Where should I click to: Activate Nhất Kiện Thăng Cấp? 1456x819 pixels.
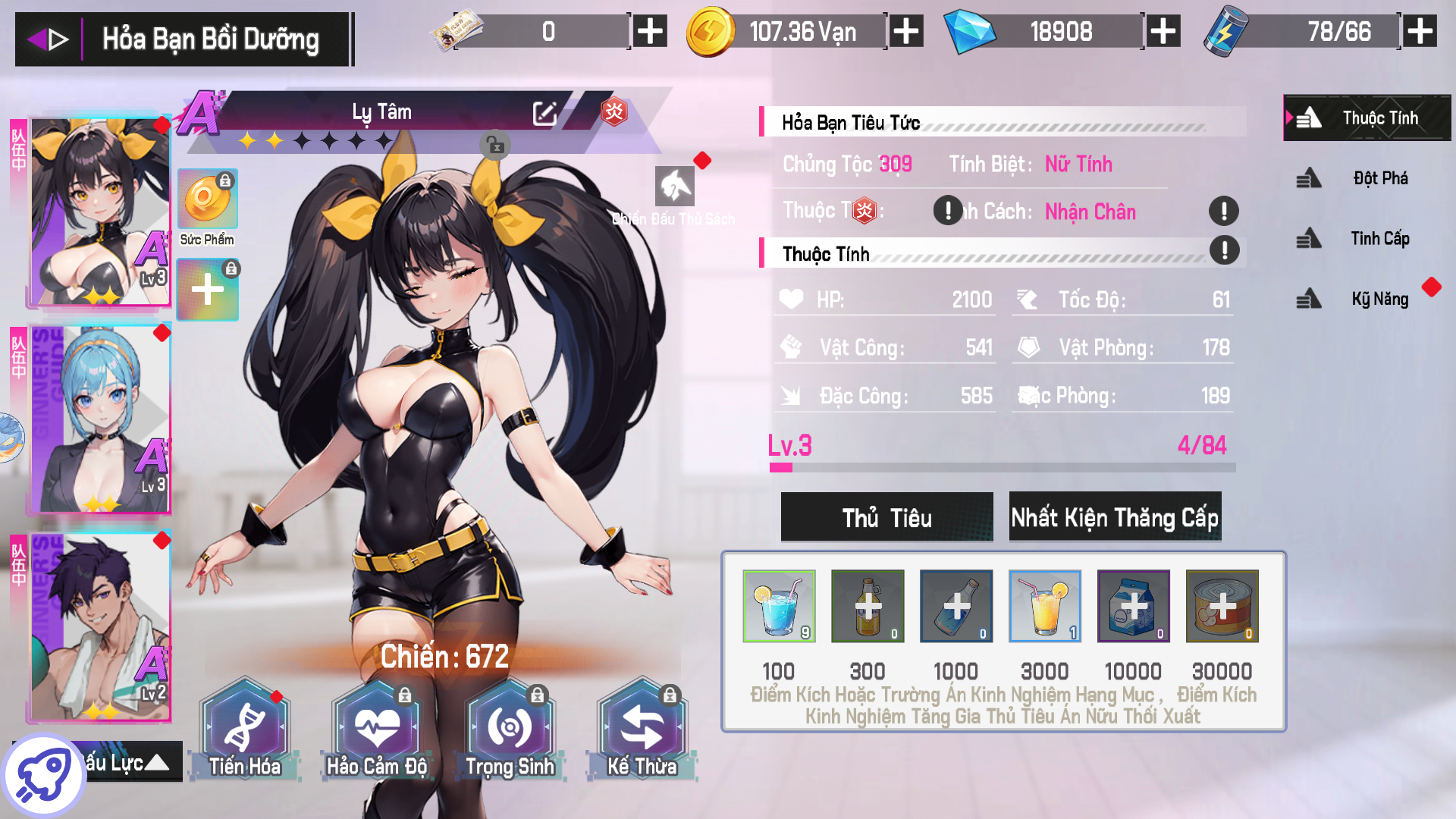1115,517
